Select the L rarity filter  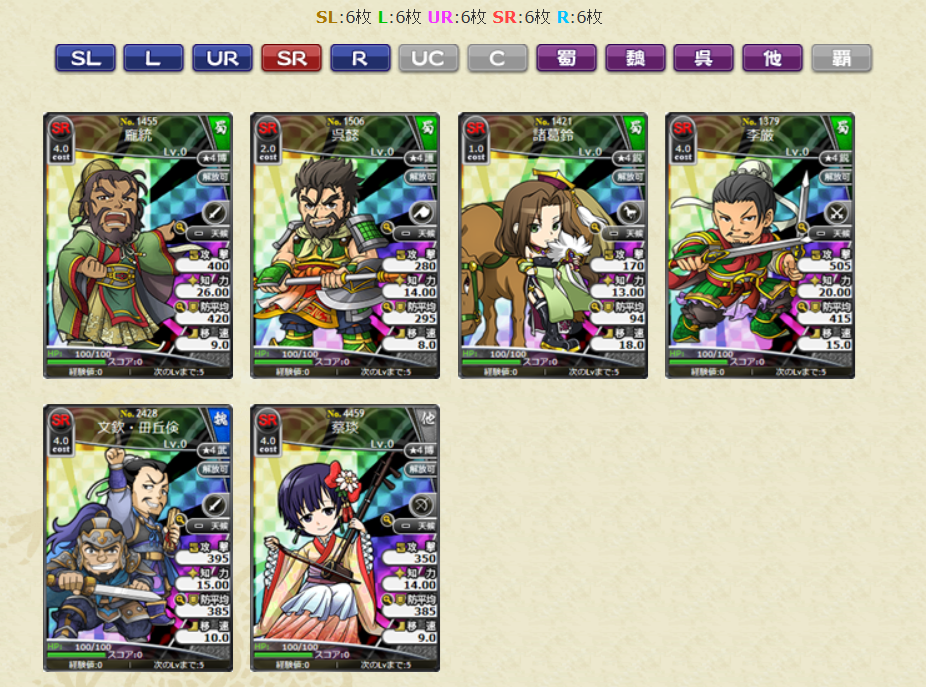[x=153, y=58]
